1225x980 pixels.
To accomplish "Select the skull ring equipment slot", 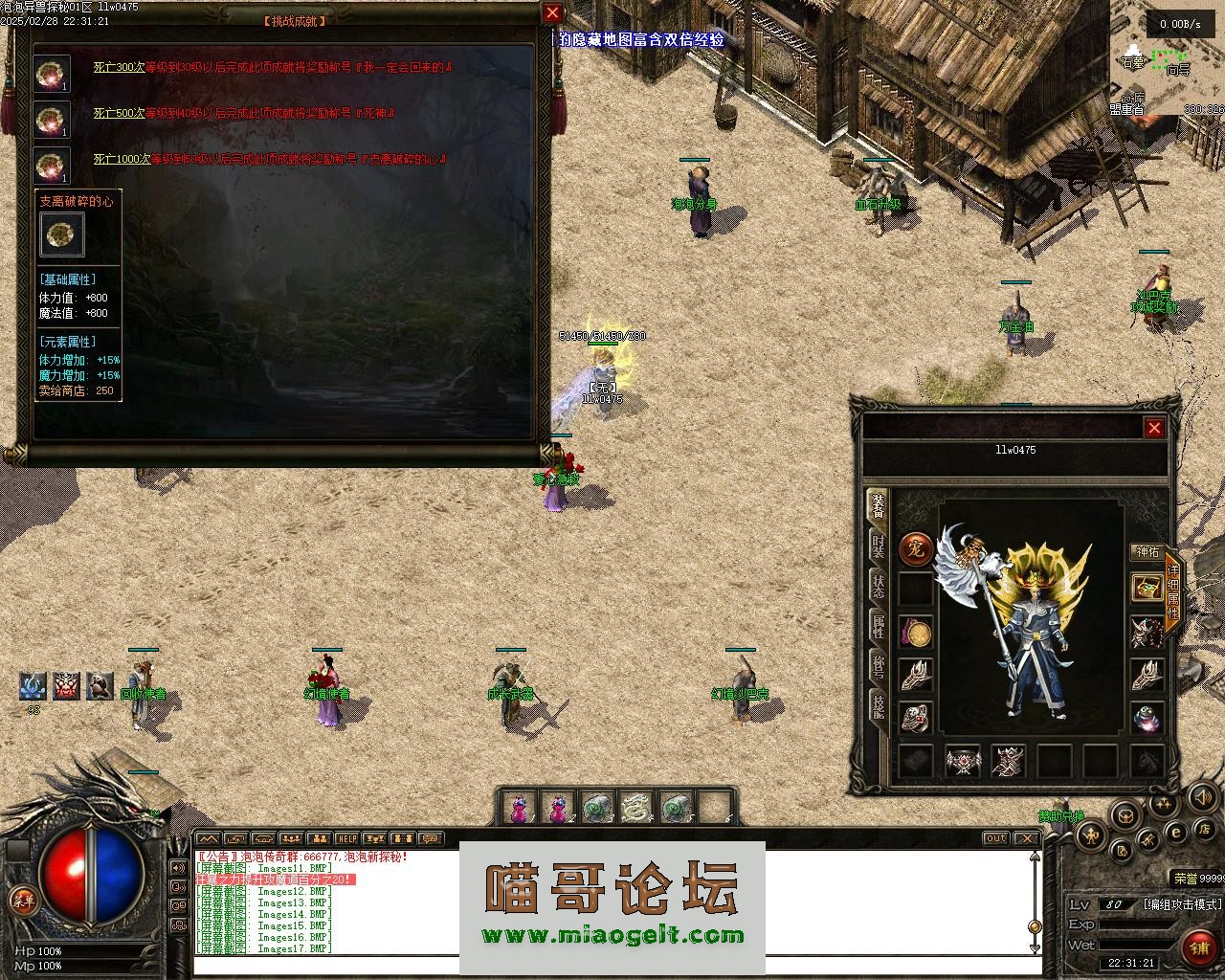I will coord(916,717).
